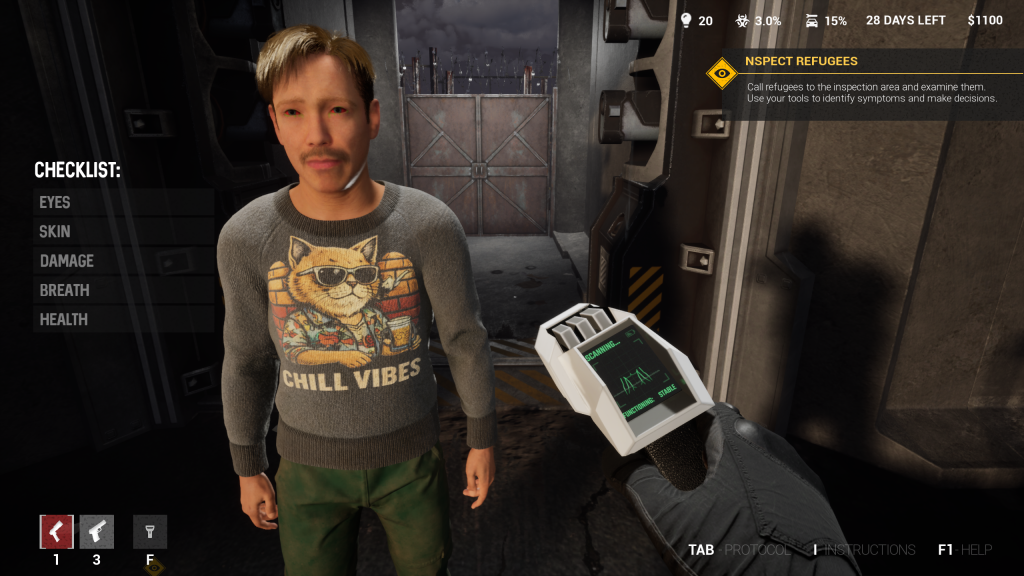The height and width of the screenshot is (576, 1024).
Task: Click the Inspect Refugees objective eye icon
Action: click(x=721, y=73)
